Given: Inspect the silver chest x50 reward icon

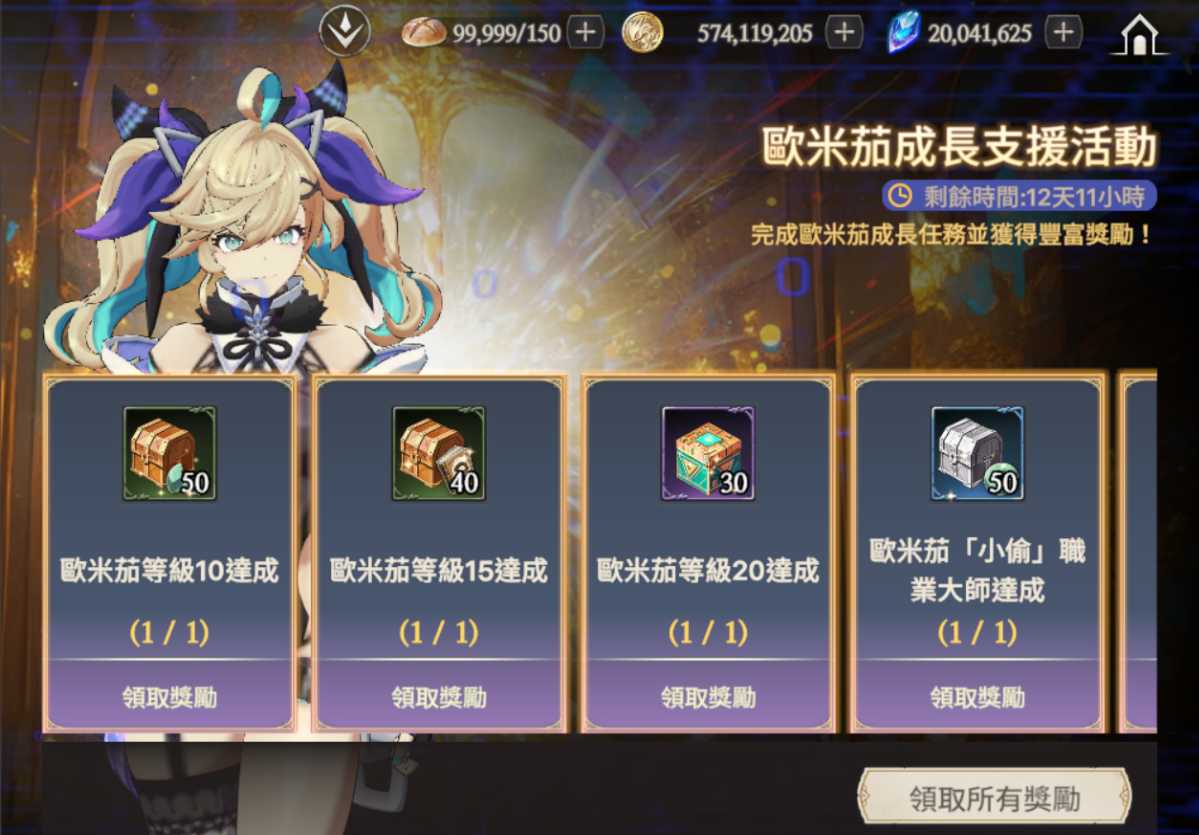Looking at the screenshot, I should pos(977,453).
